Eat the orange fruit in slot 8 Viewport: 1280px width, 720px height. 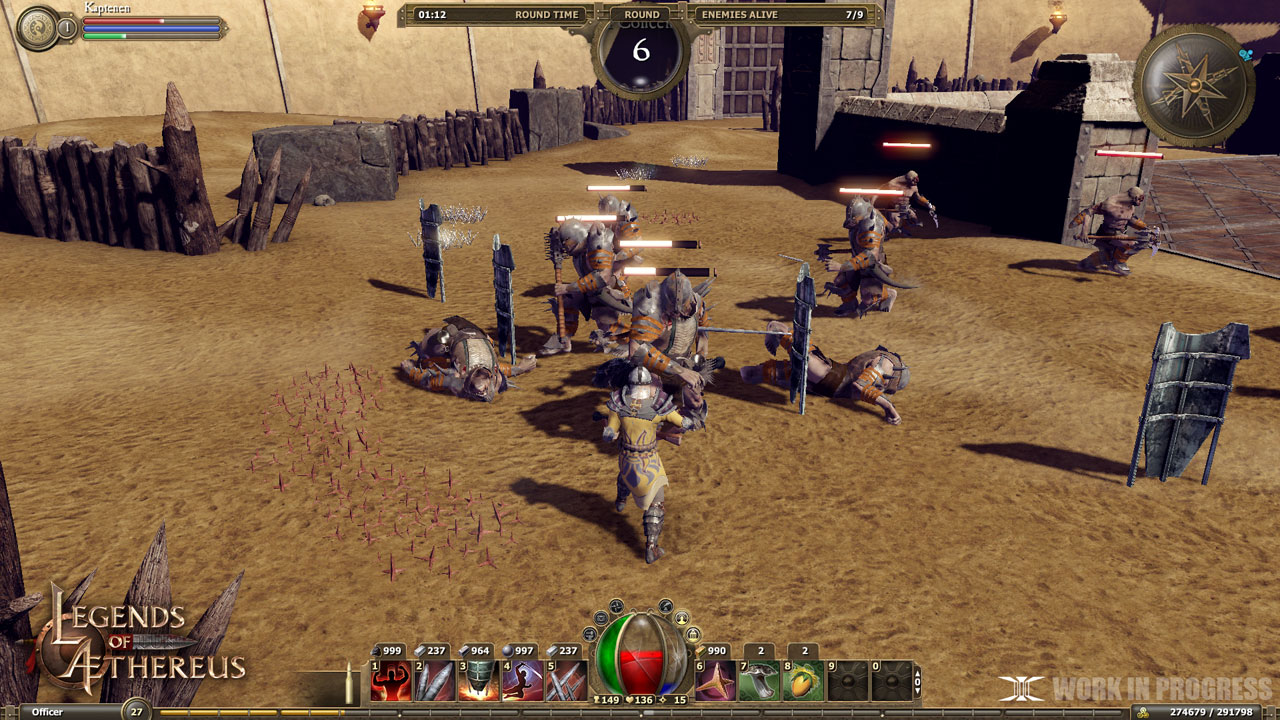point(803,681)
